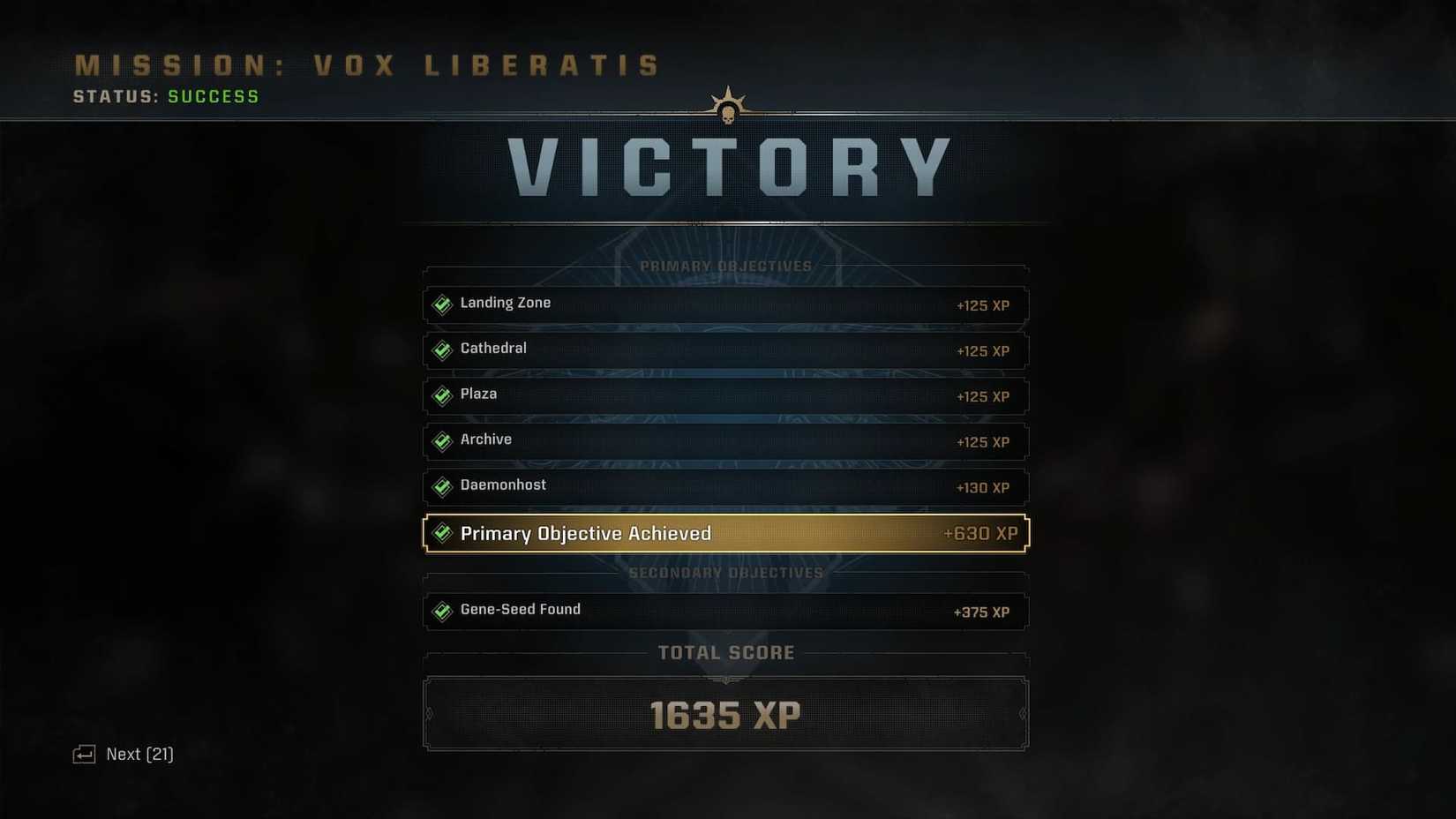Select the highlighted Primary Objective Achieved row
This screenshot has width=1456, height=819.
pos(725,533)
